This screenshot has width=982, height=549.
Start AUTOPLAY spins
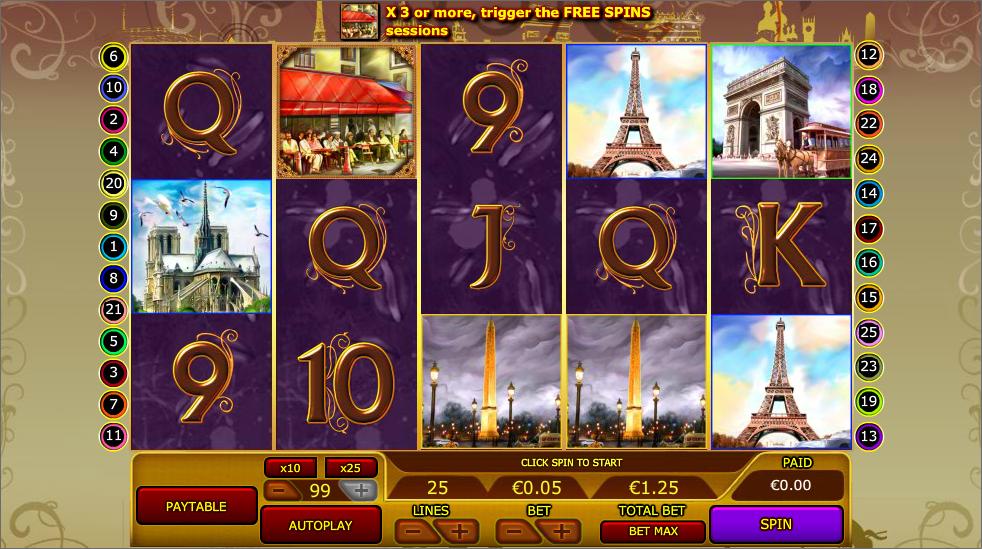click(320, 525)
